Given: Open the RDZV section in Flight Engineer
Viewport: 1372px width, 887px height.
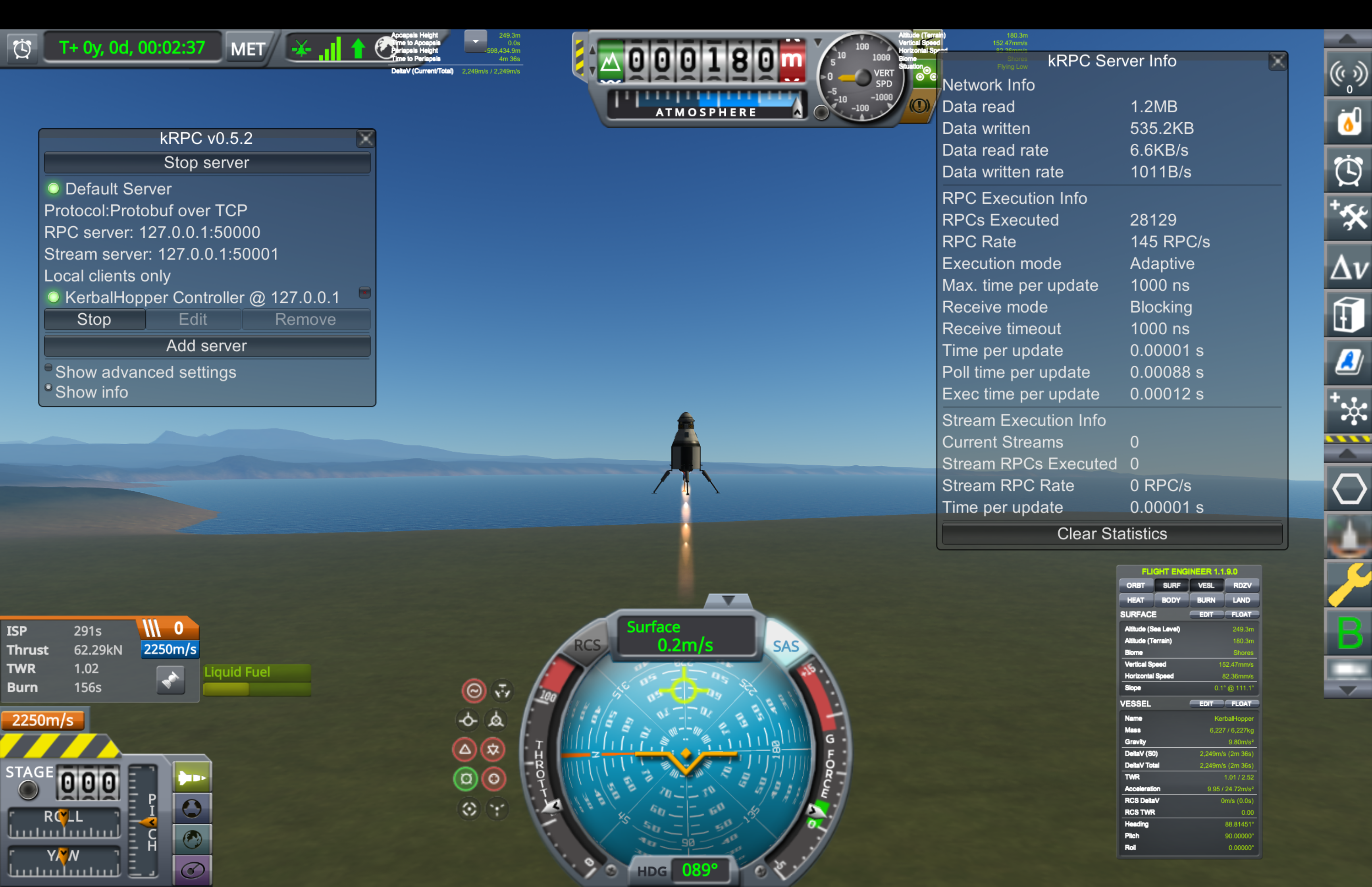Looking at the screenshot, I should [1242, 586].
